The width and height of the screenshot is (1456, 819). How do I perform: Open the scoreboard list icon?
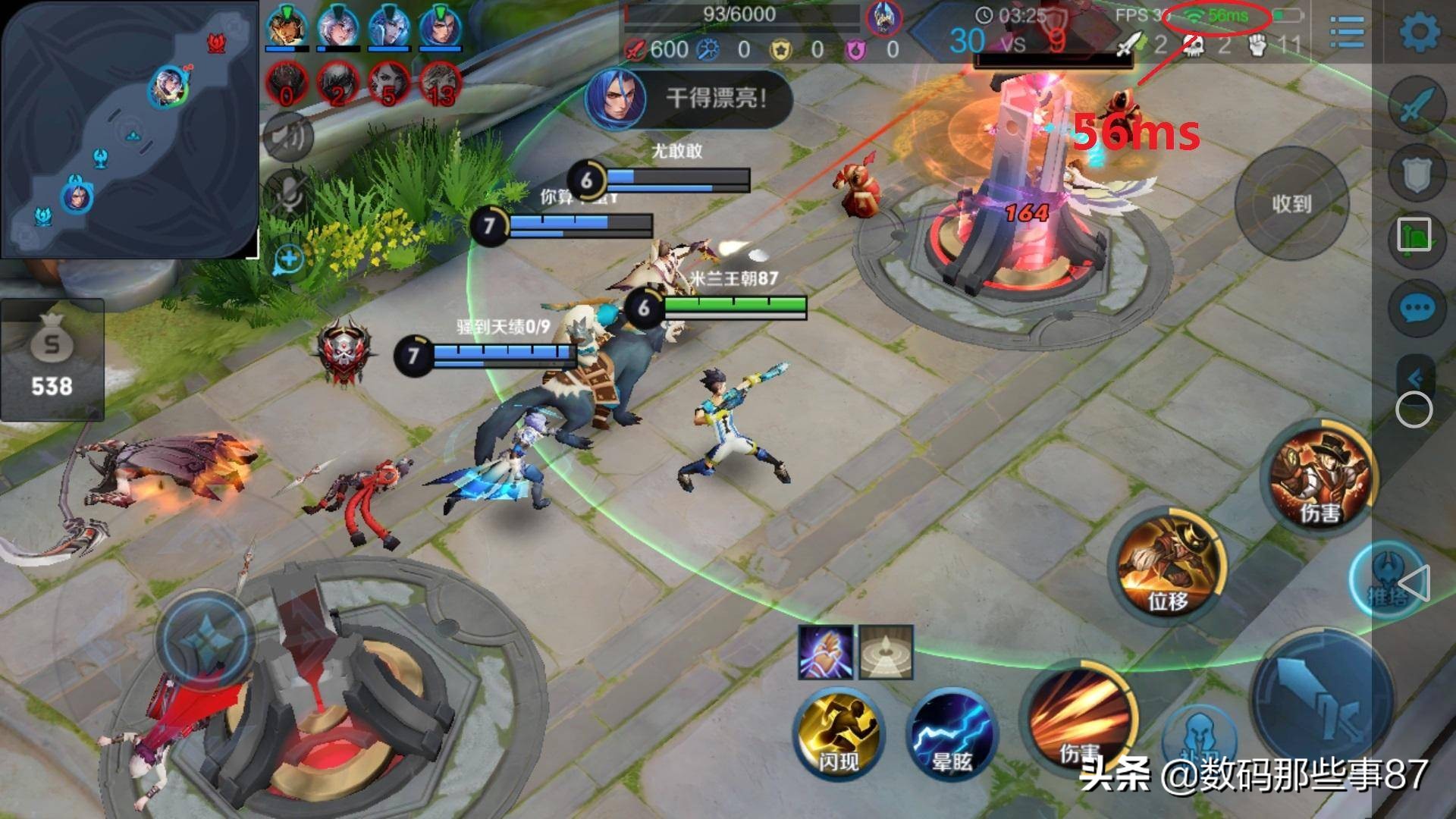[x=1347, y=33]
